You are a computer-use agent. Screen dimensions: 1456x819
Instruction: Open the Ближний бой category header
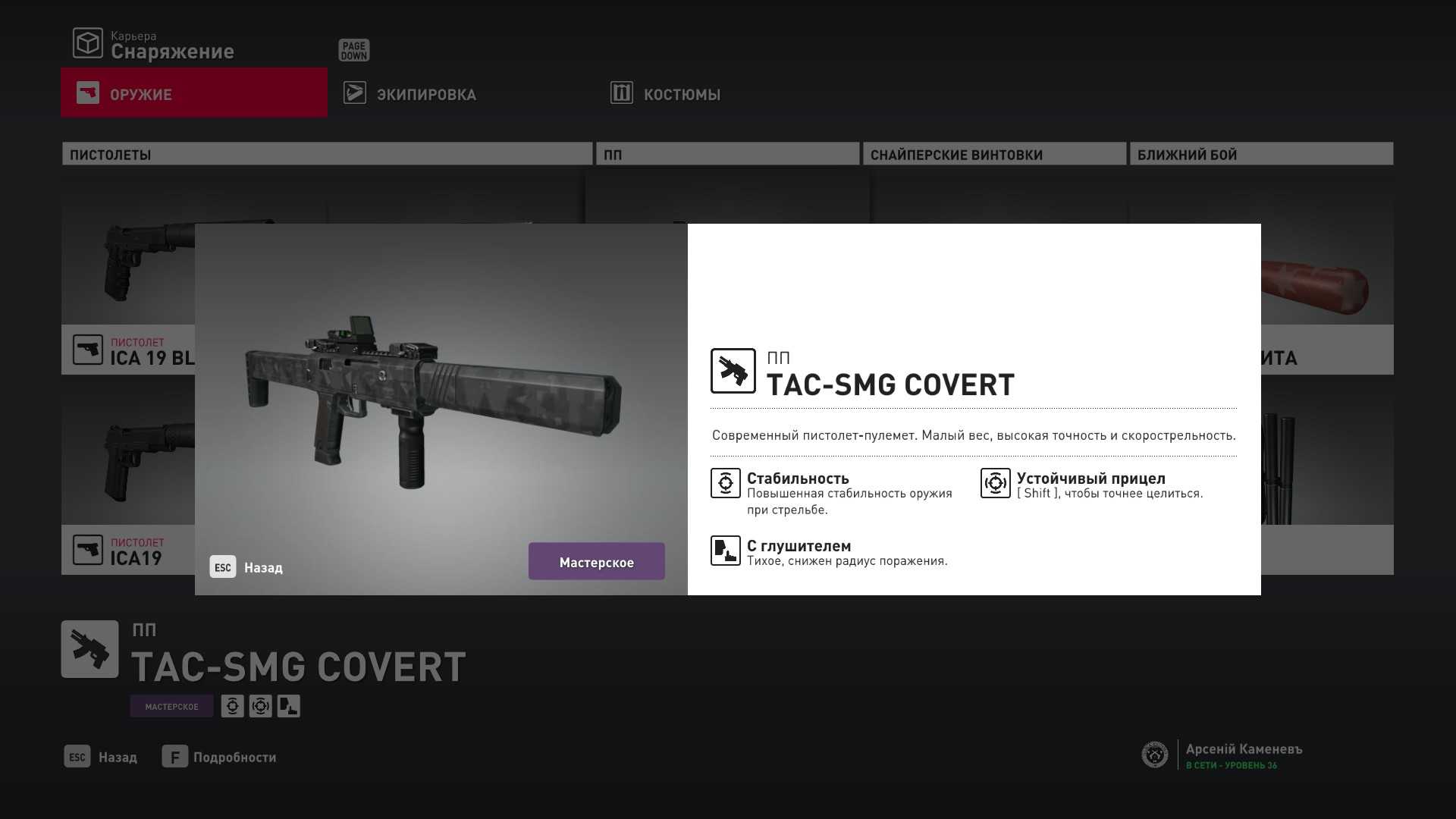[x=1261, y=154]
